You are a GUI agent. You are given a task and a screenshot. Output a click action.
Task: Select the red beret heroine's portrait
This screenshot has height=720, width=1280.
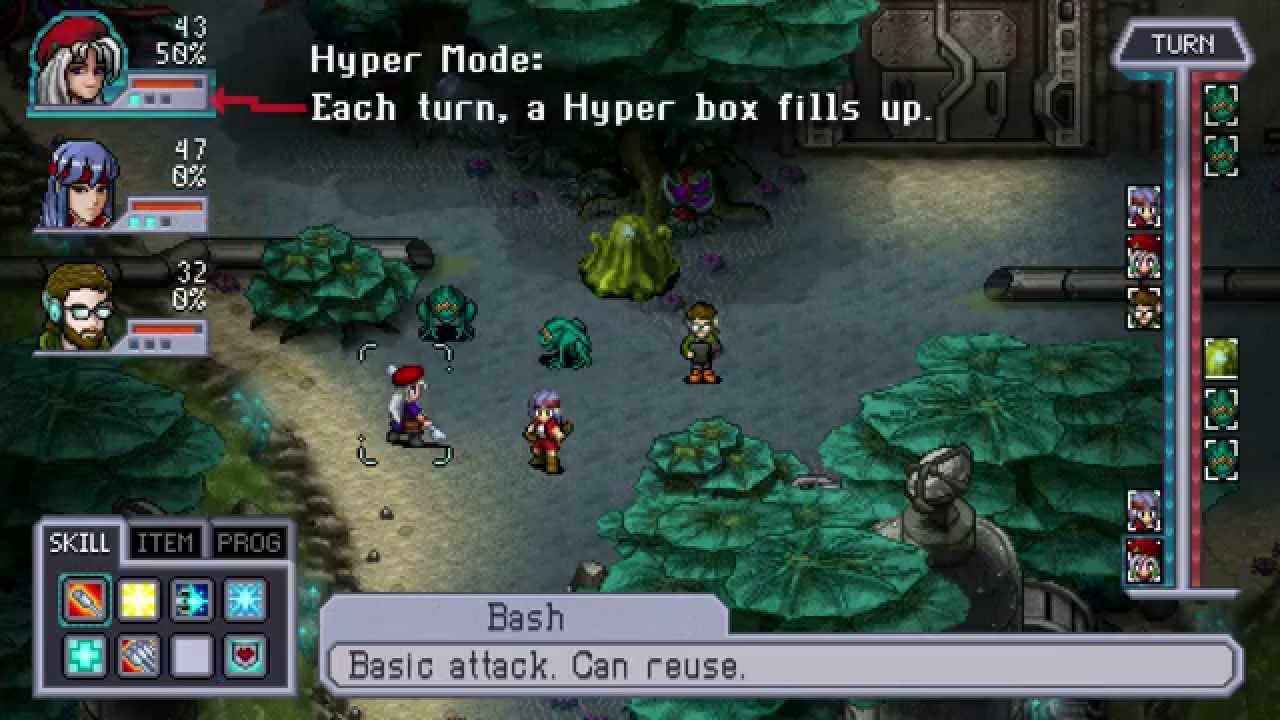pos(79,63)
